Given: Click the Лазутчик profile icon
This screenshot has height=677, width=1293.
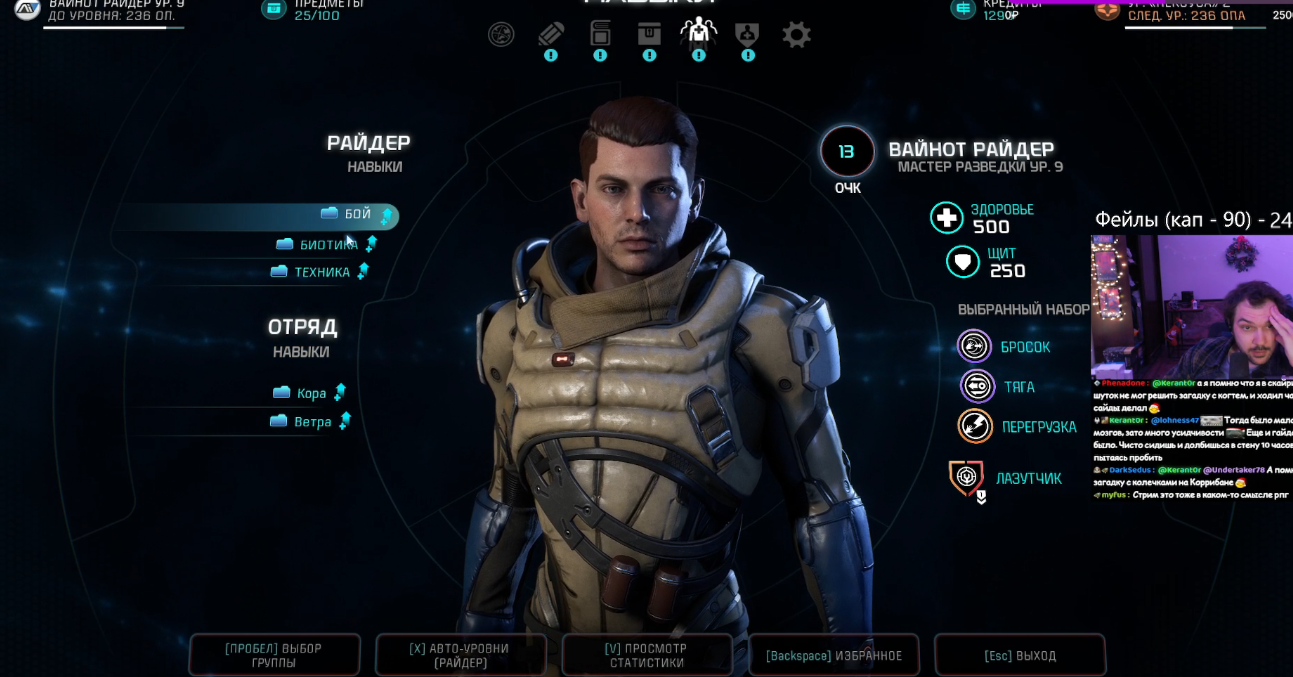Looking at the screenshot, I should tap(967, 479).
